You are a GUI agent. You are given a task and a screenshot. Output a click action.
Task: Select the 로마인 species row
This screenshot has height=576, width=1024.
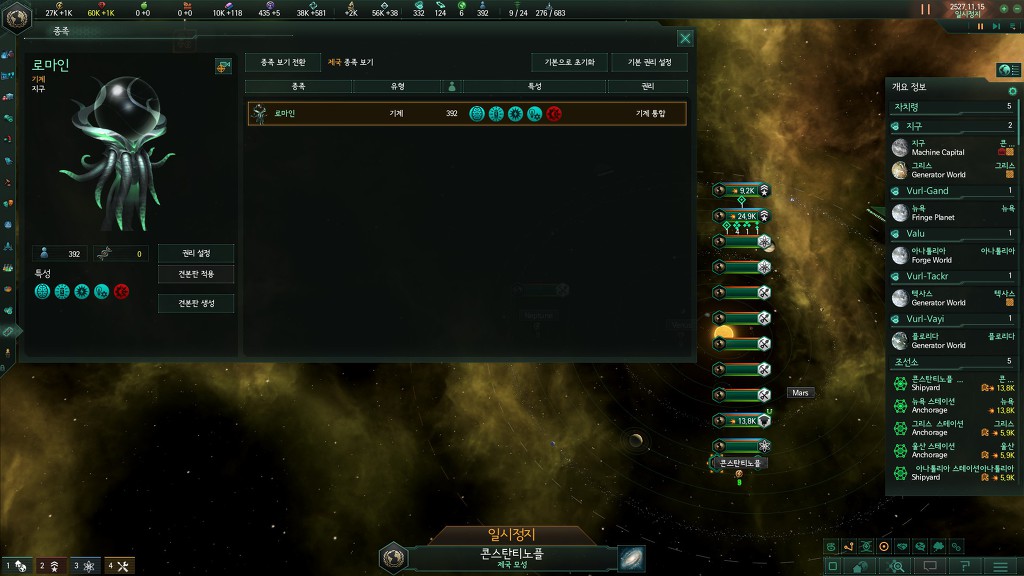click(467, 113)
